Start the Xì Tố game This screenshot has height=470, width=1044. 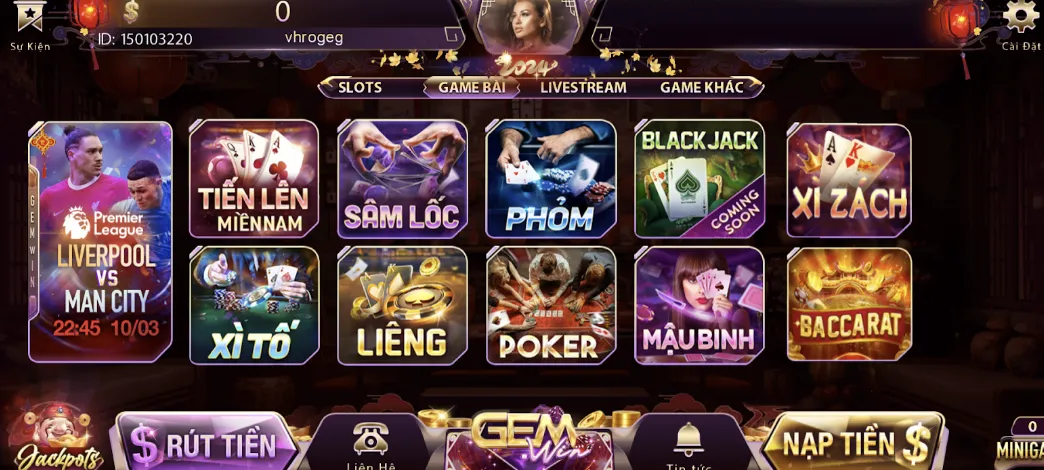pyautogui.click(x=254, y=305)
